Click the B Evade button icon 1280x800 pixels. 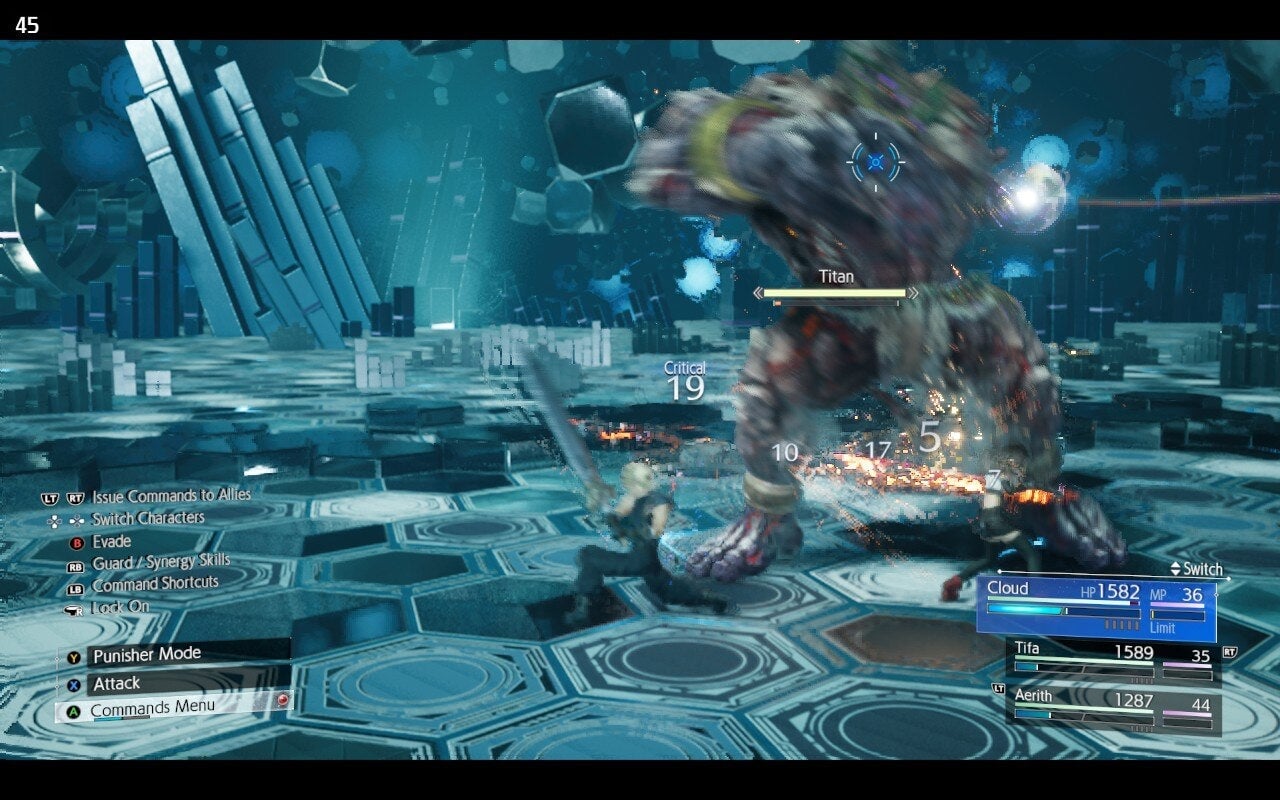tap(75, 542)
